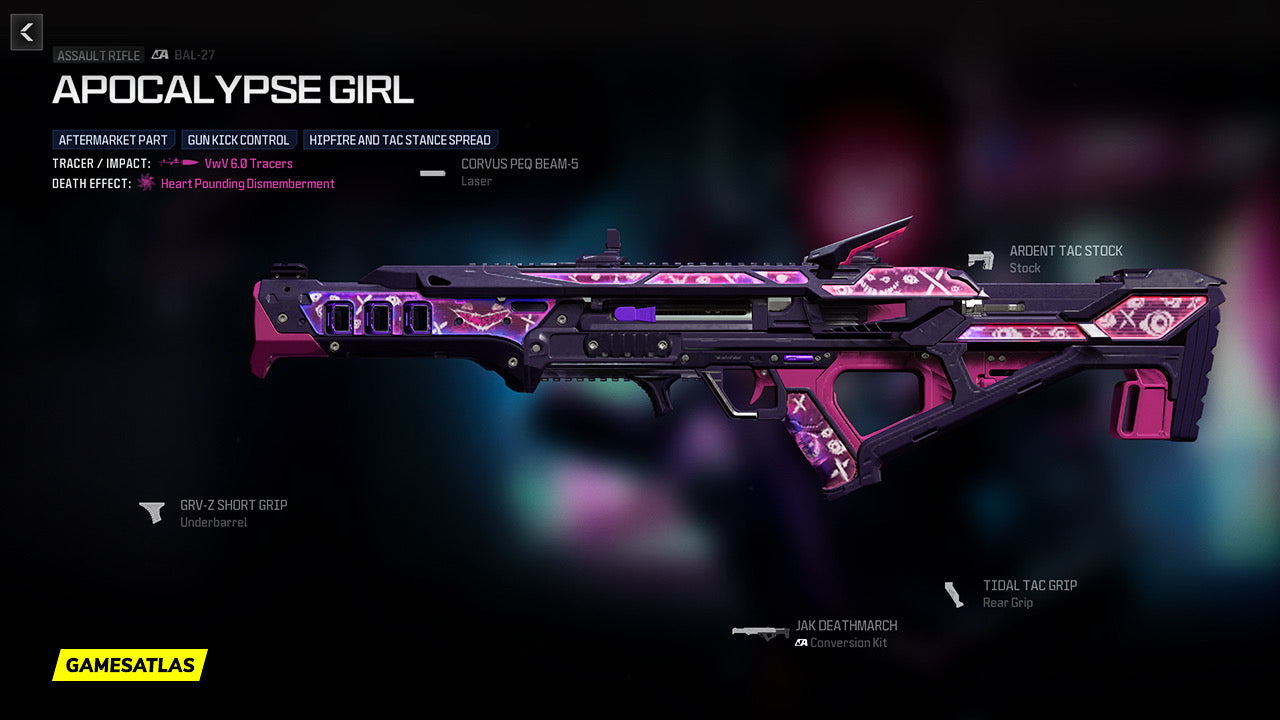Click the Gun Kick Control tag
Viewport: 1280px width, 720px height.
click(x=238, y=140)
